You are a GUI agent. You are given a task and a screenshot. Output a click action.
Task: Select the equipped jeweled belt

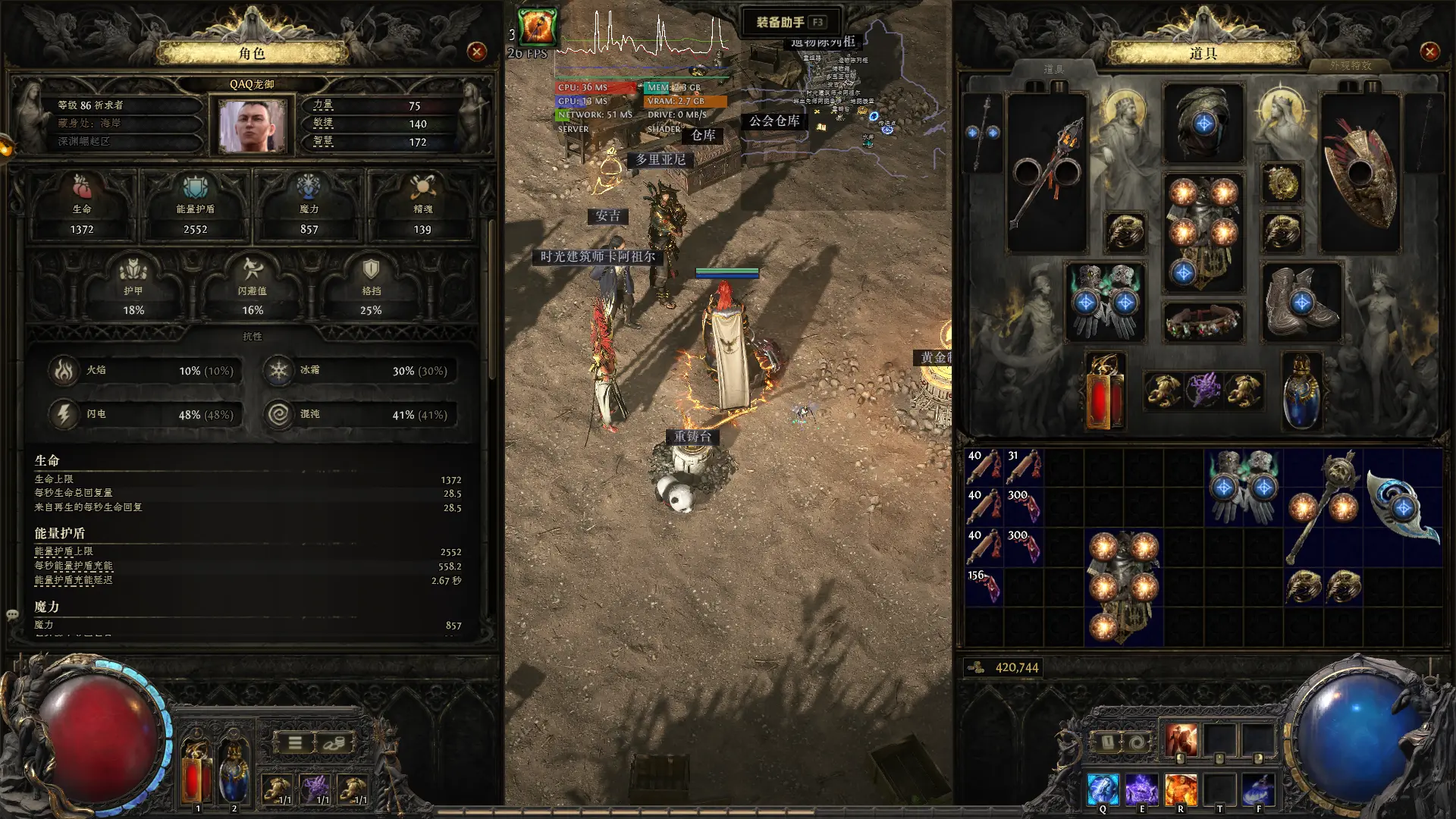pos(1203,322)
